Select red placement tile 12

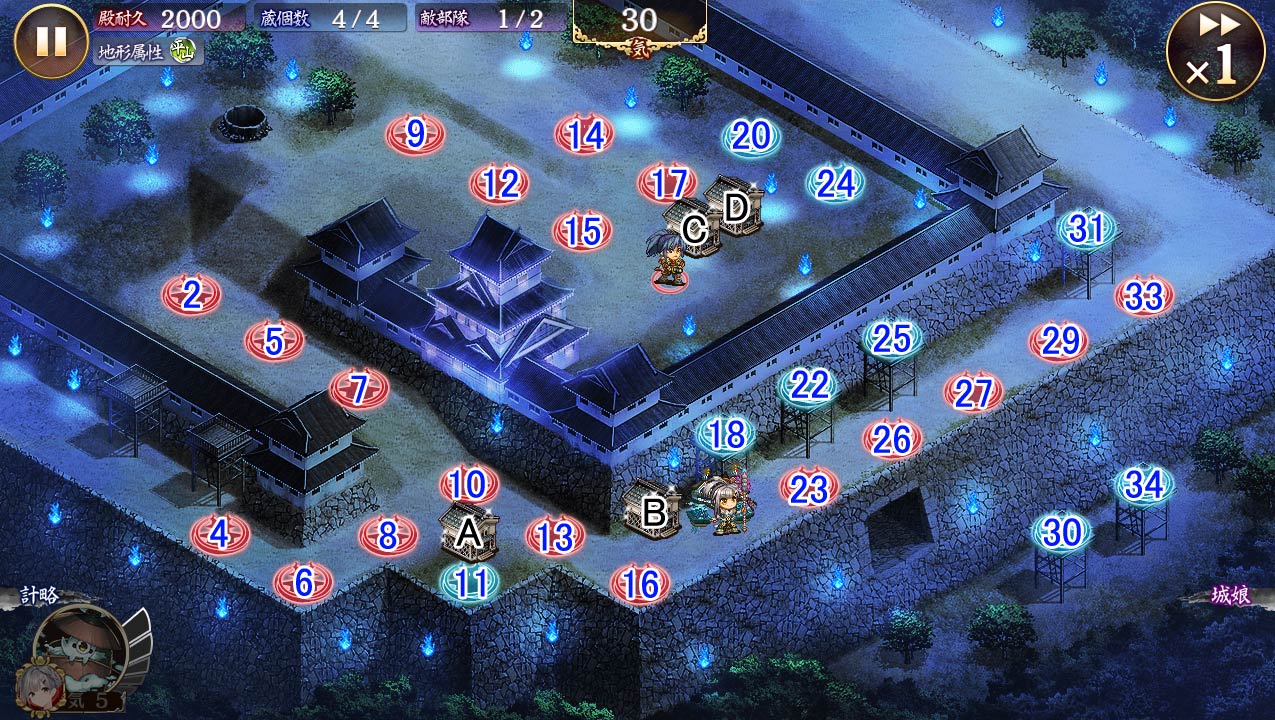499,184
